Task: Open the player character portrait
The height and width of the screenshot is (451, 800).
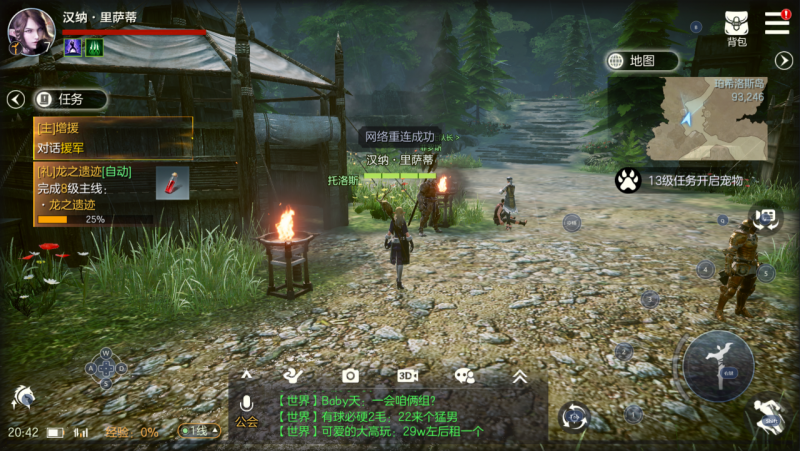Action: (31, 30)
